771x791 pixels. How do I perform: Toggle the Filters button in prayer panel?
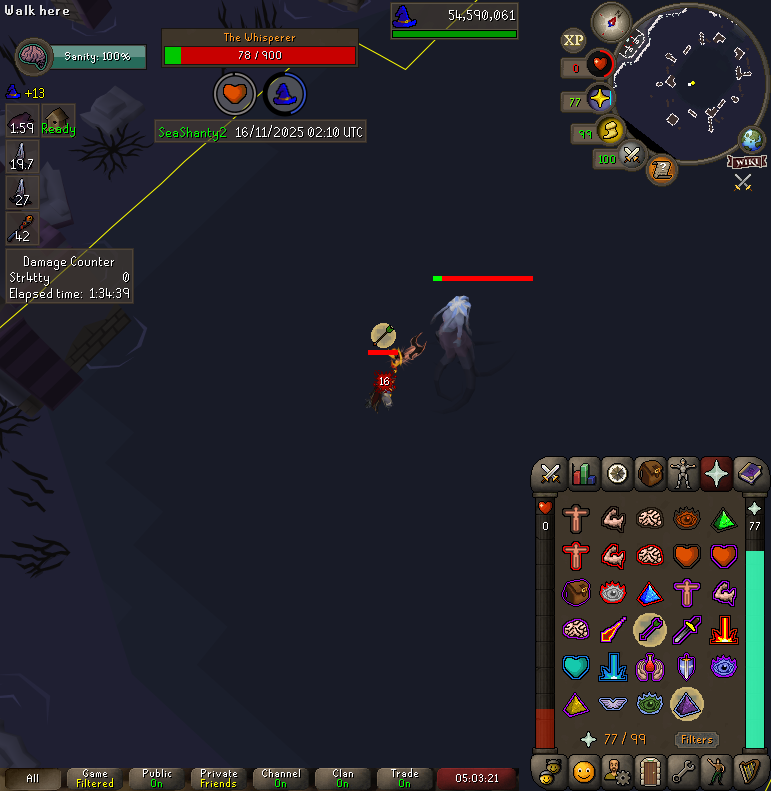click(x=697, y=740)
